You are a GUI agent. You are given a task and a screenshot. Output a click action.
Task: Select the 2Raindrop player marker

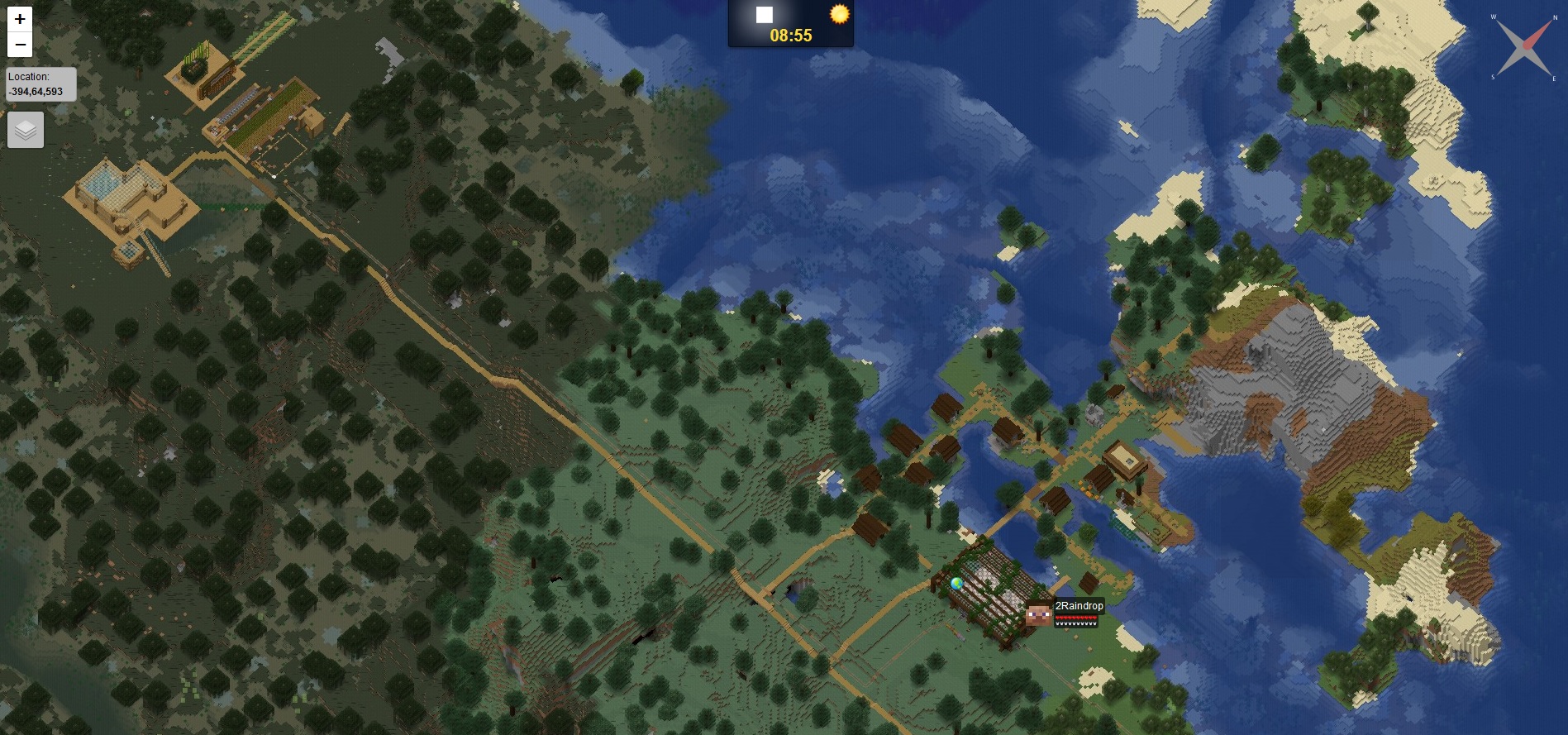click(x=1039, y=613)
